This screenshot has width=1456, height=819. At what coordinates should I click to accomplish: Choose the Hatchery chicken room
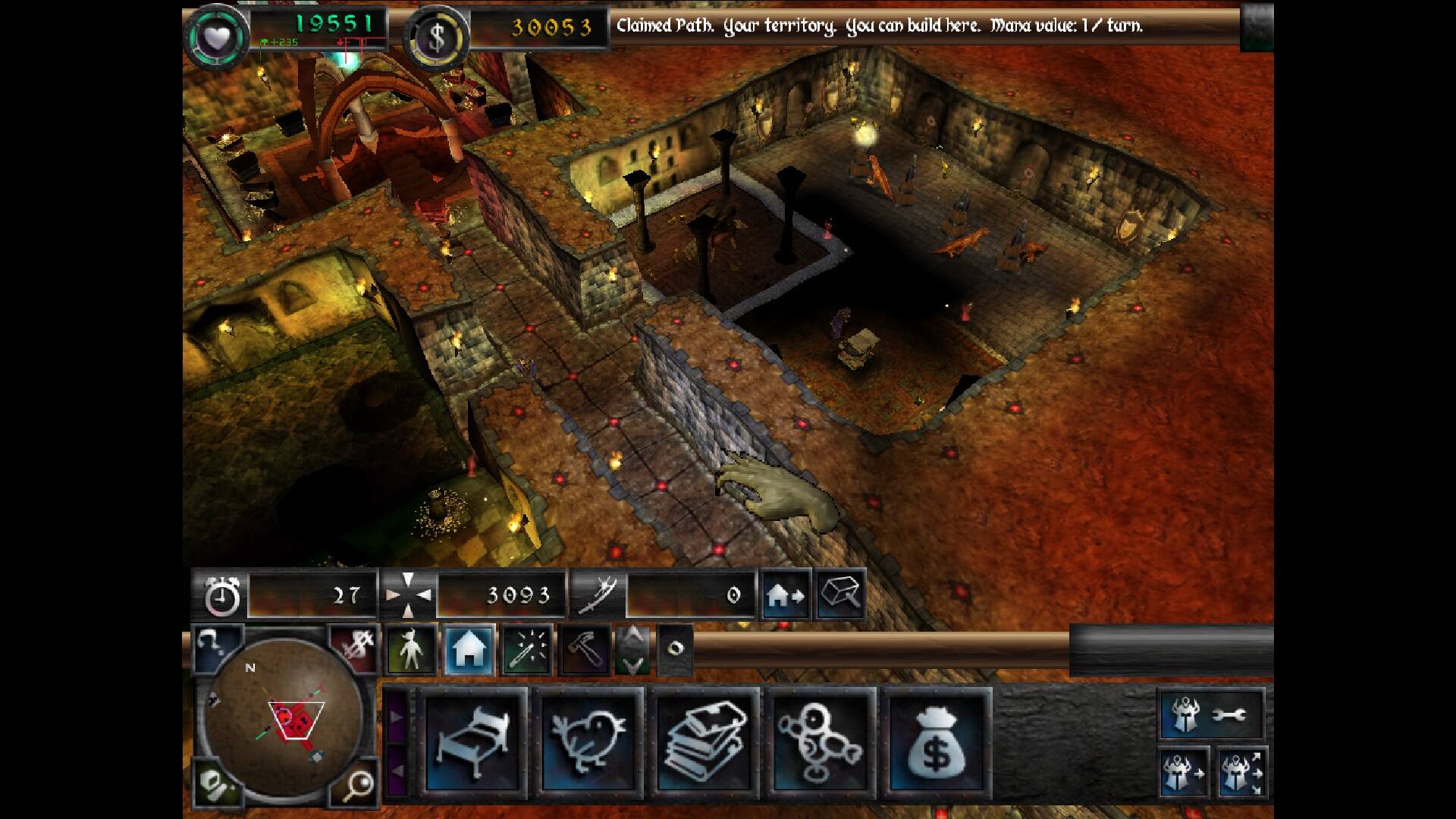pyautogui.click(x=588, y=741)
